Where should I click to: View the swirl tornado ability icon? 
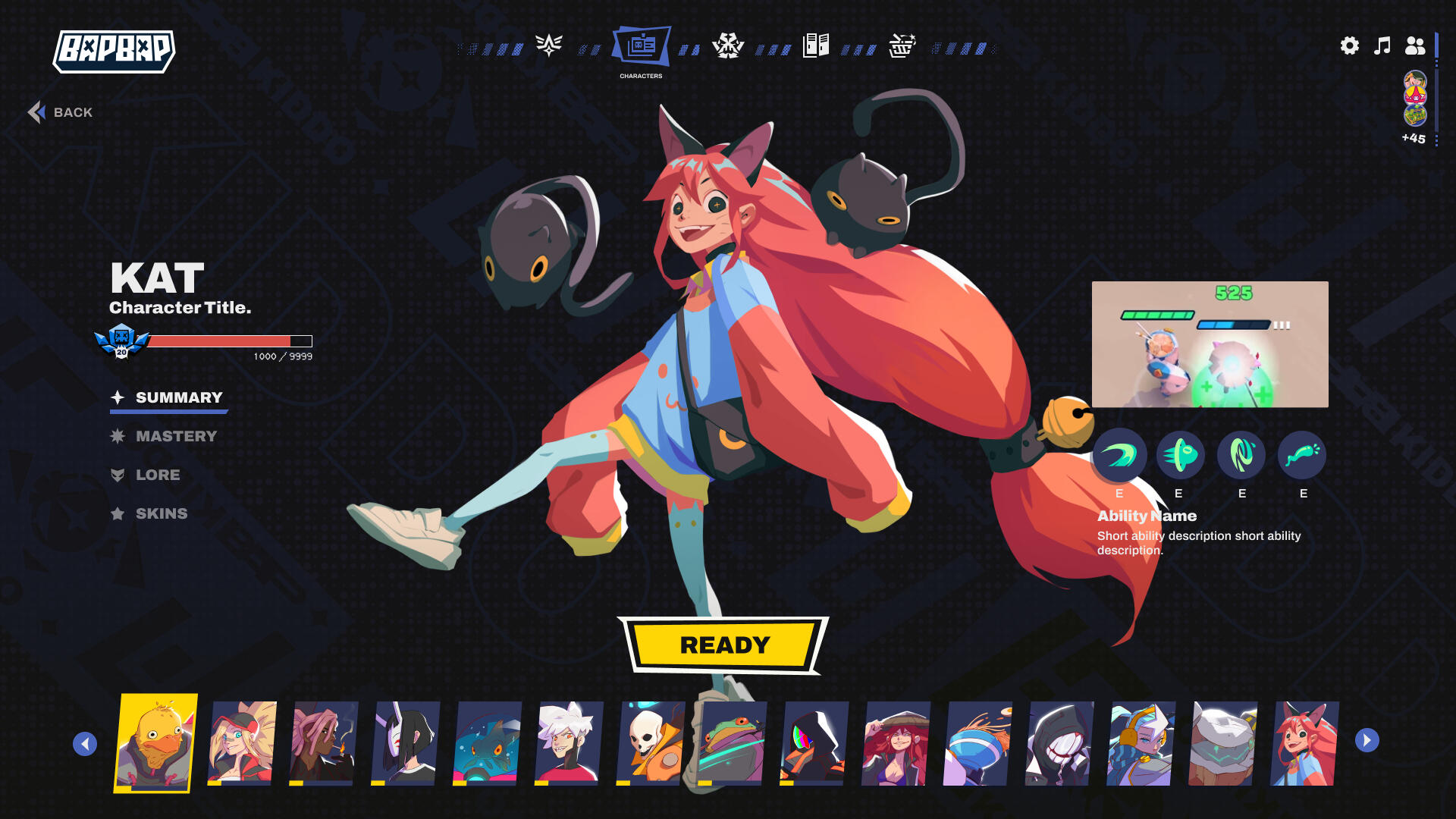pyautogui.click(x=1241, y=455)
